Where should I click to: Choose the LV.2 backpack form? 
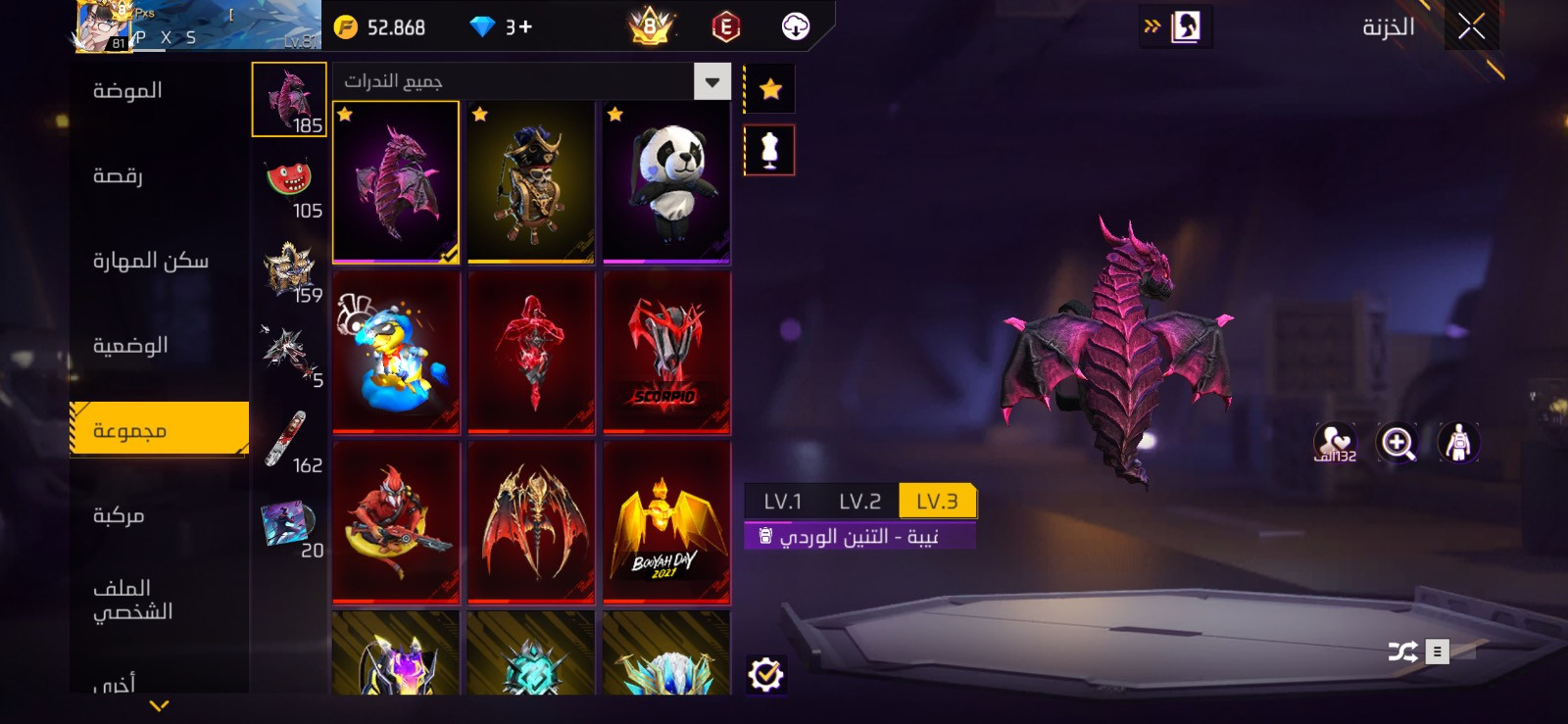point(859,502)
